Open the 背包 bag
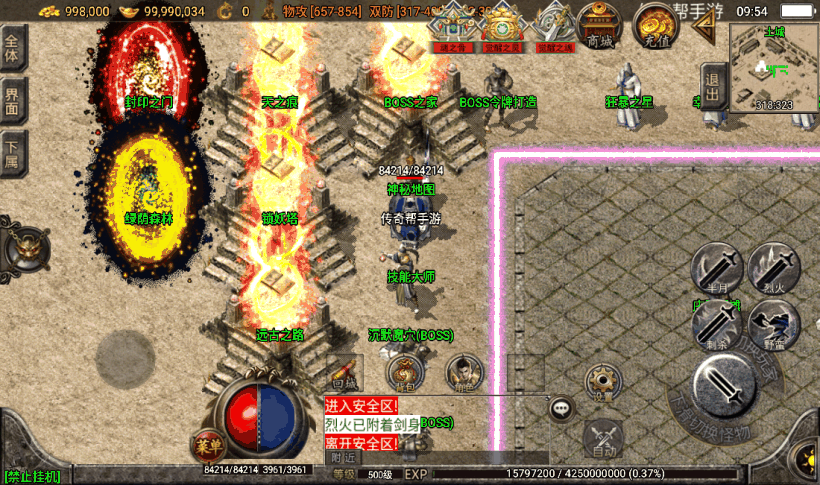 pos(402,372)
